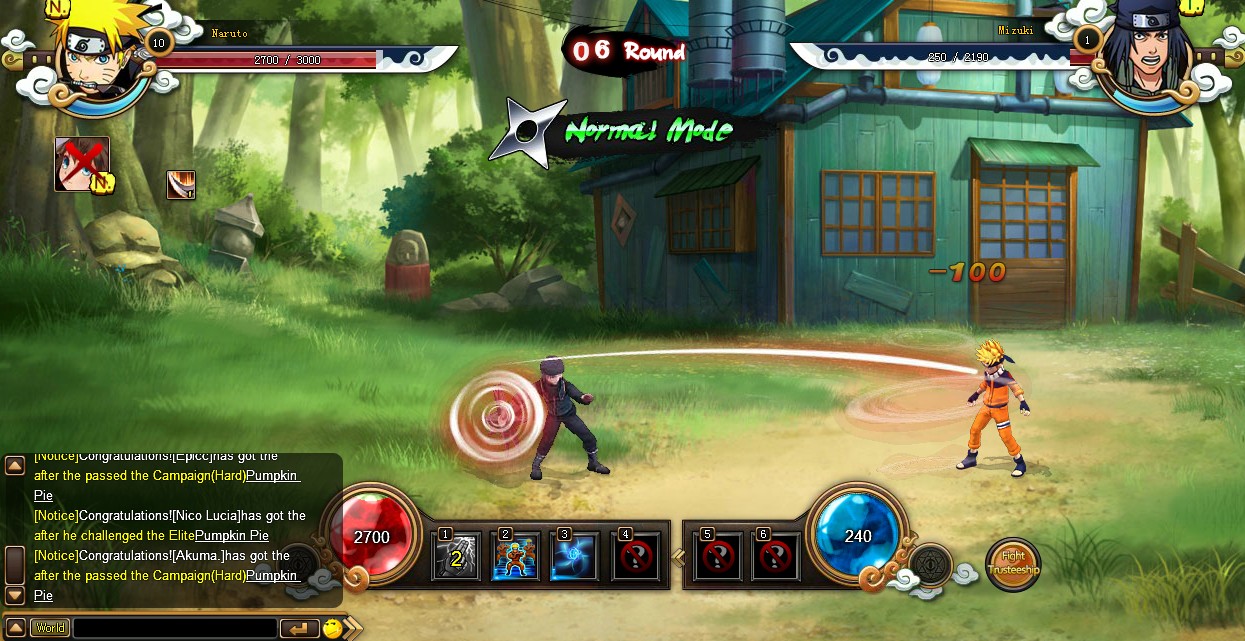Screen dimensions: 1245x641
Task: Toggle the Fight Trusteeship auto-battle button
Action: pyautogui.click(x=1013, y=564)
